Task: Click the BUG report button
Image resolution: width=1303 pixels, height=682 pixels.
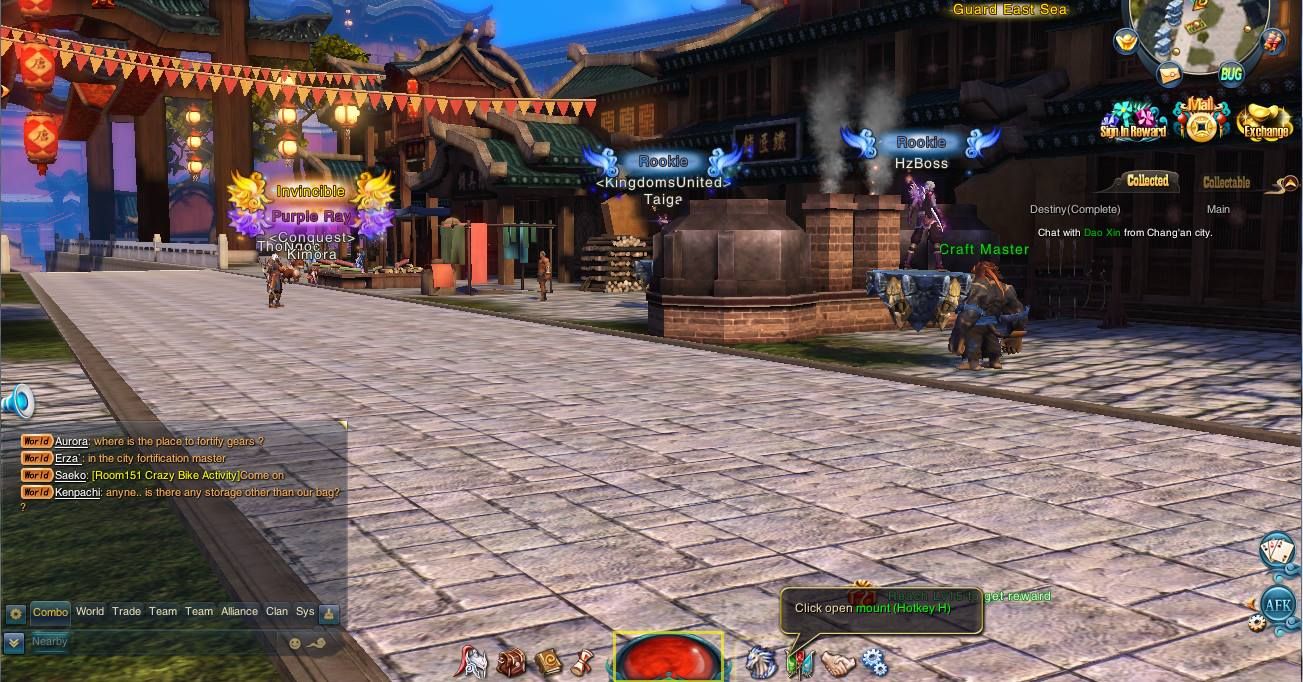Action: (x=1231, y=73)
